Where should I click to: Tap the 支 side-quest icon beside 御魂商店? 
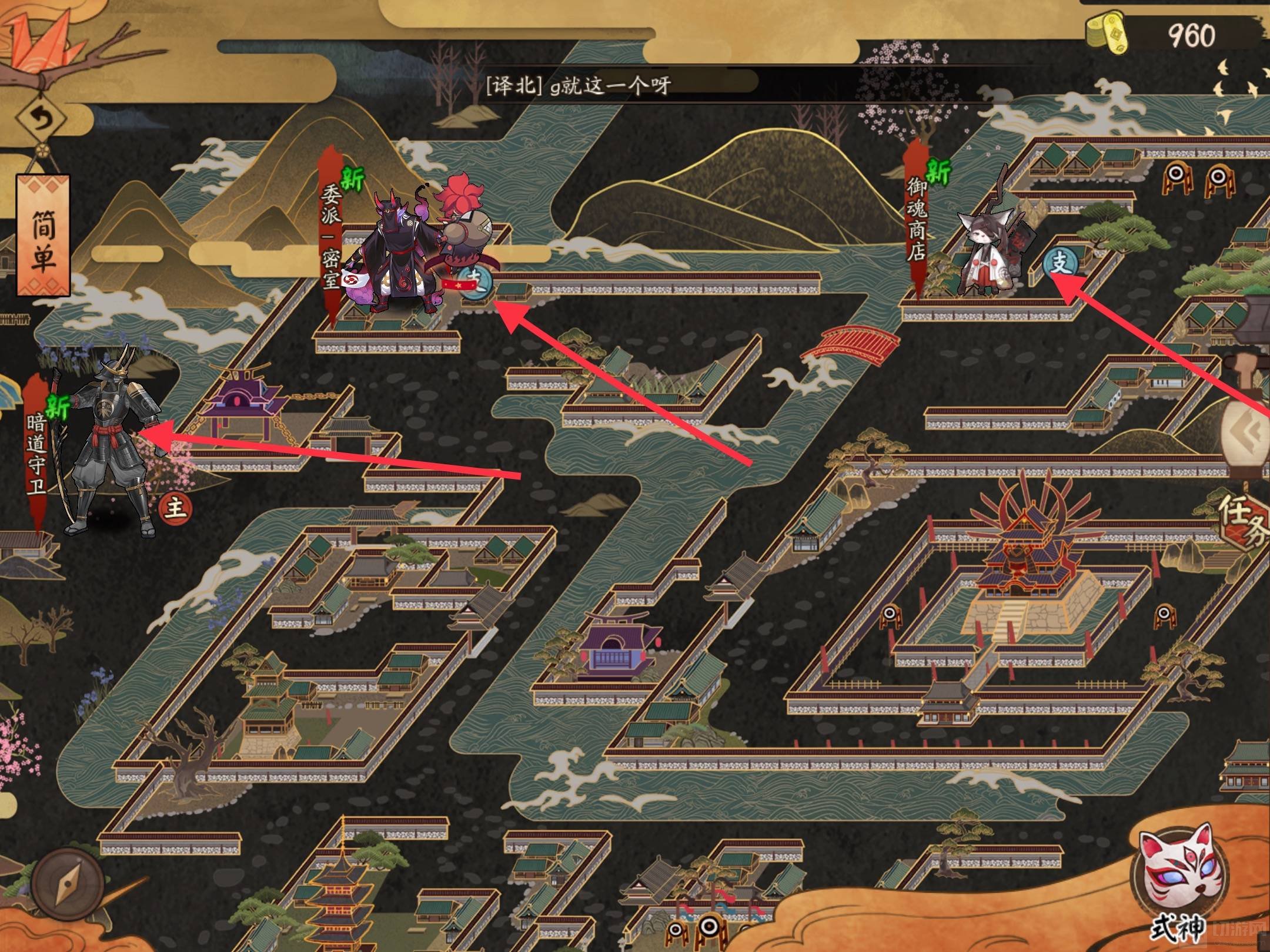click(x=1060, y=264)
